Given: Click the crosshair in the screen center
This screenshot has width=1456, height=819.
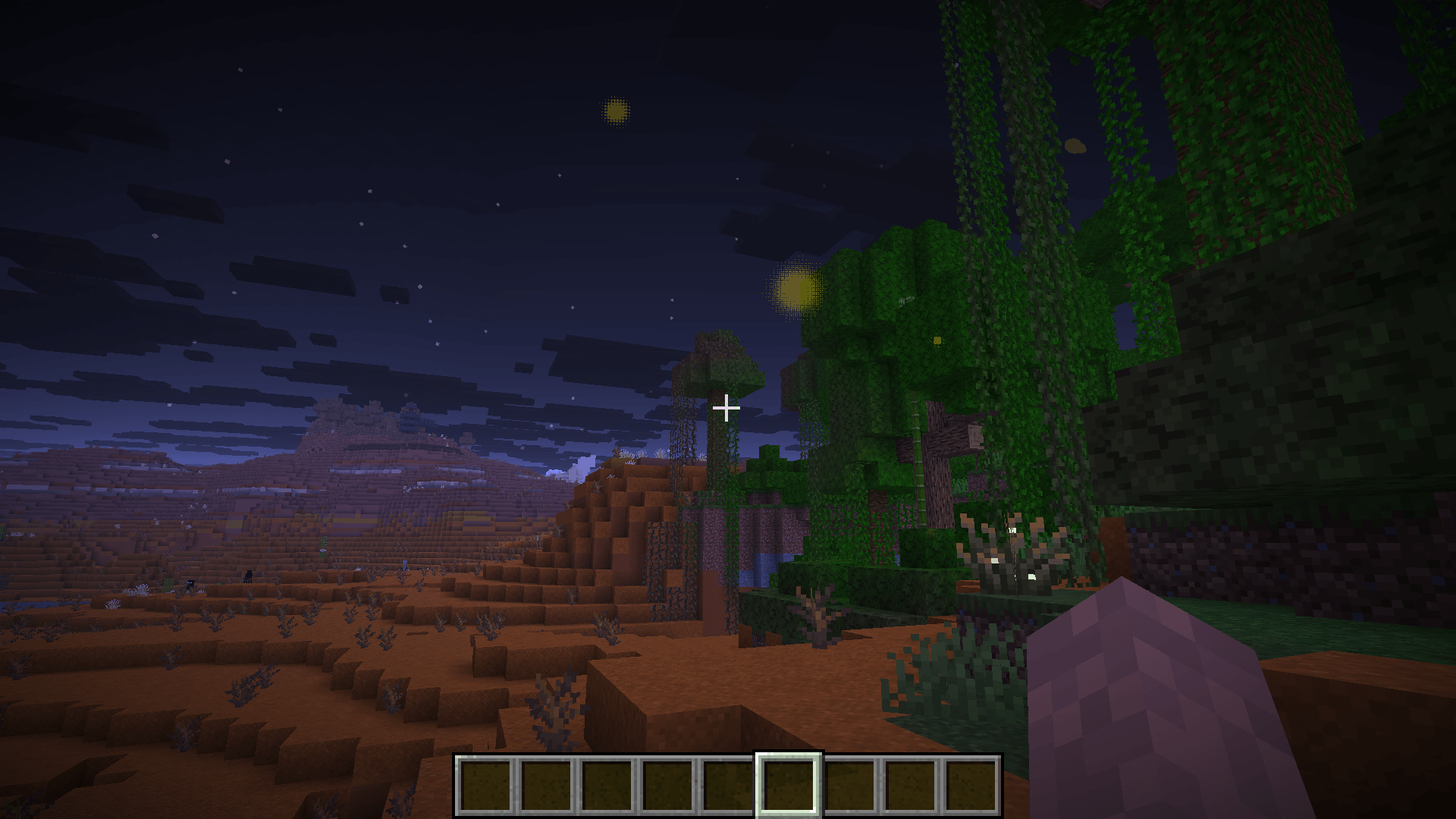Looking at the screenshot, I should point(726,408).
